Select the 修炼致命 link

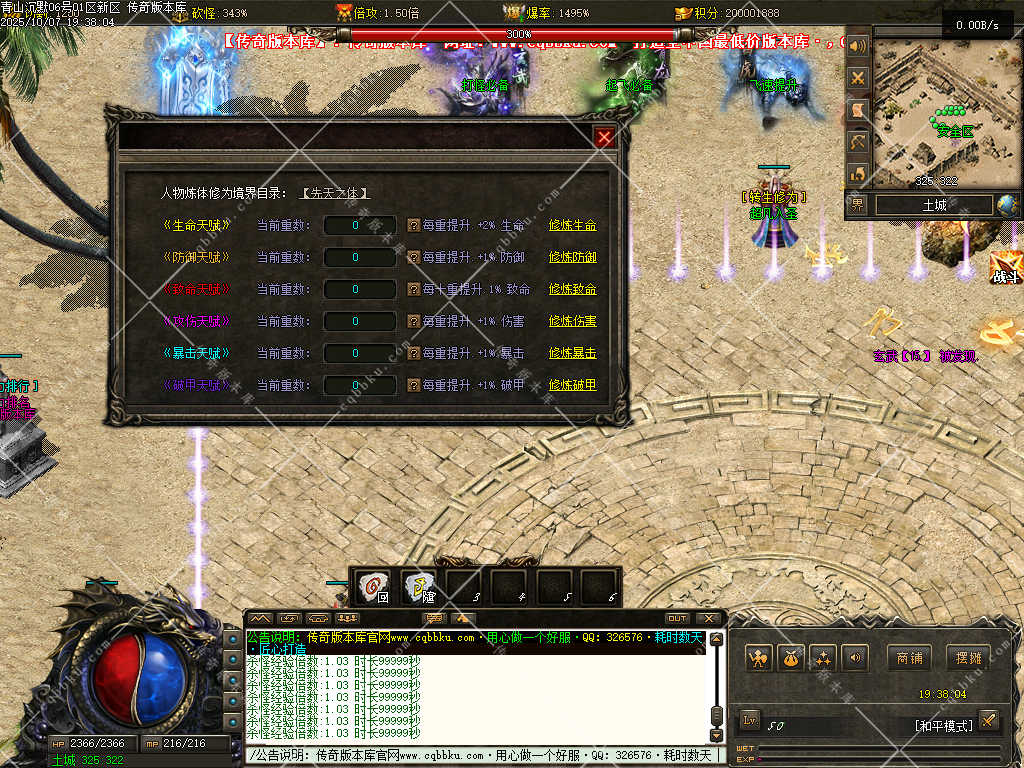[572, 289]
